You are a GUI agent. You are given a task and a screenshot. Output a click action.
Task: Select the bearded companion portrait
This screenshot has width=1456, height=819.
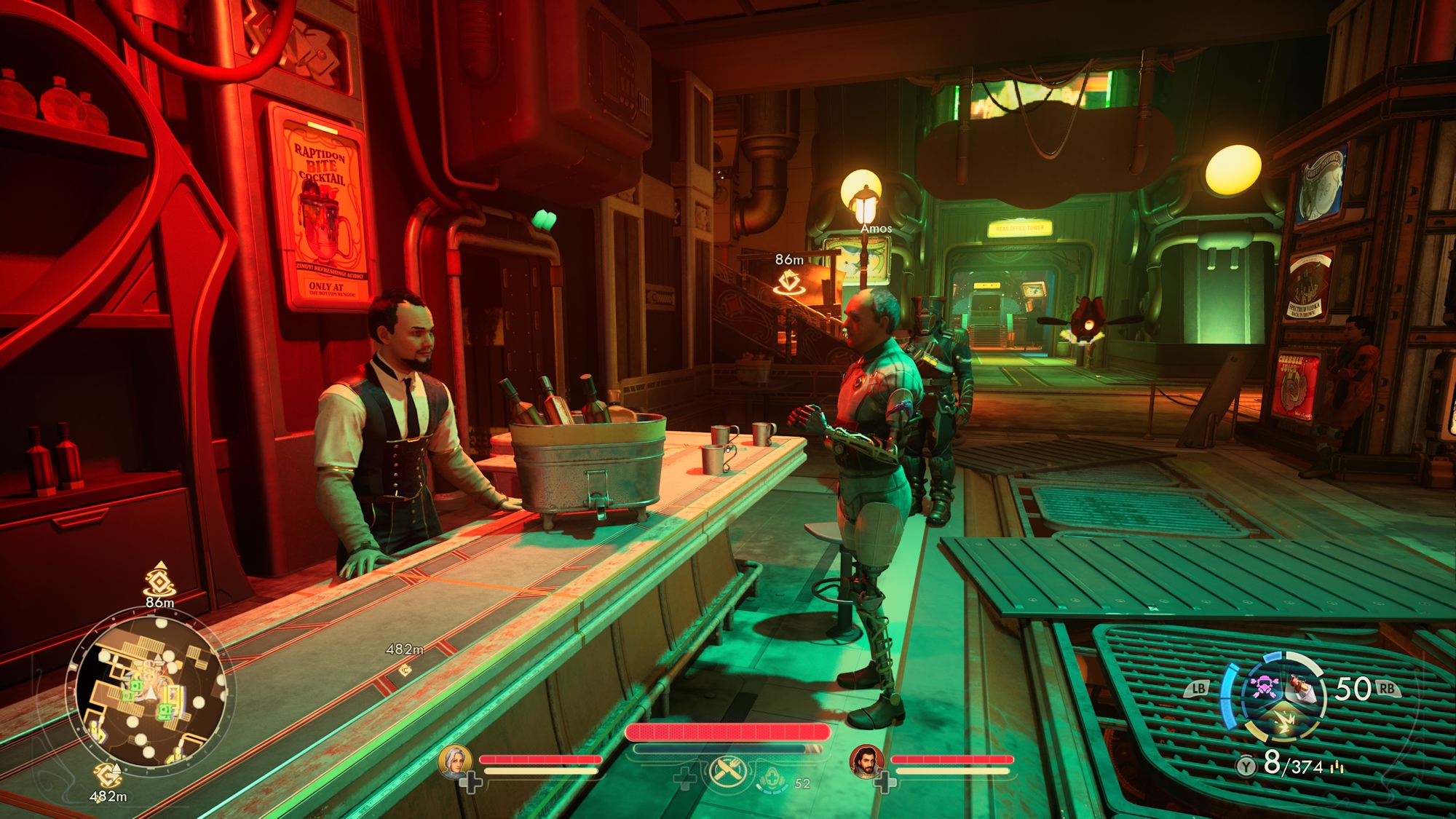click(x=866, y=761)
